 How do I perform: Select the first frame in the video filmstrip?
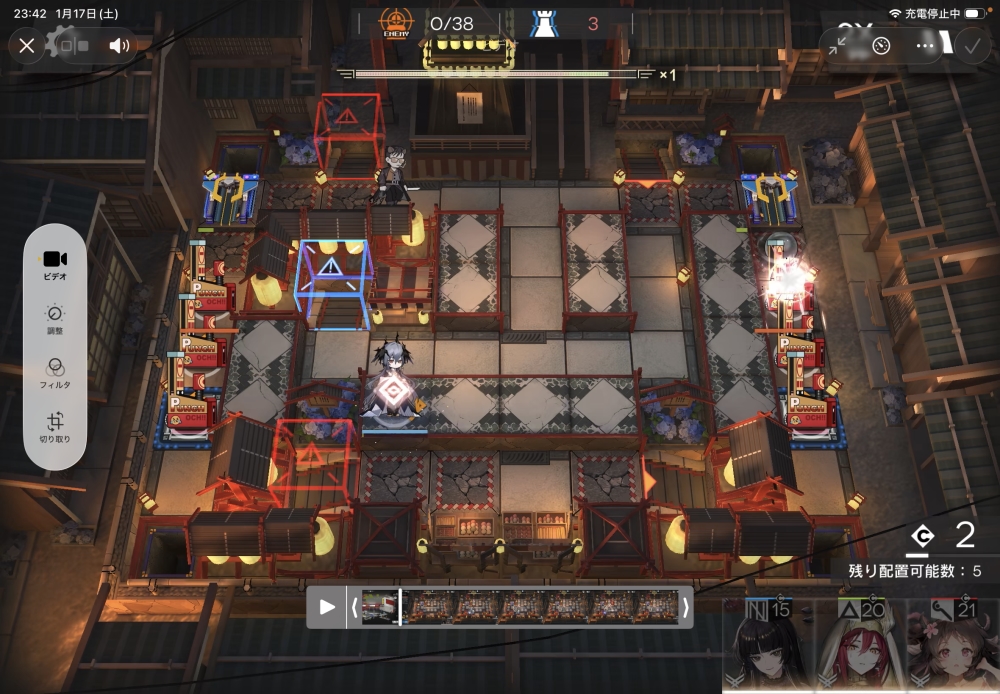(381, 606)
